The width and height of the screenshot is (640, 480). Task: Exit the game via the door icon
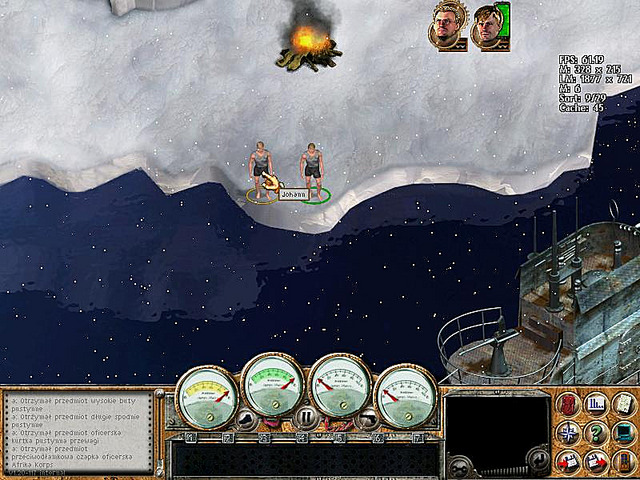(x=624, y=460)
